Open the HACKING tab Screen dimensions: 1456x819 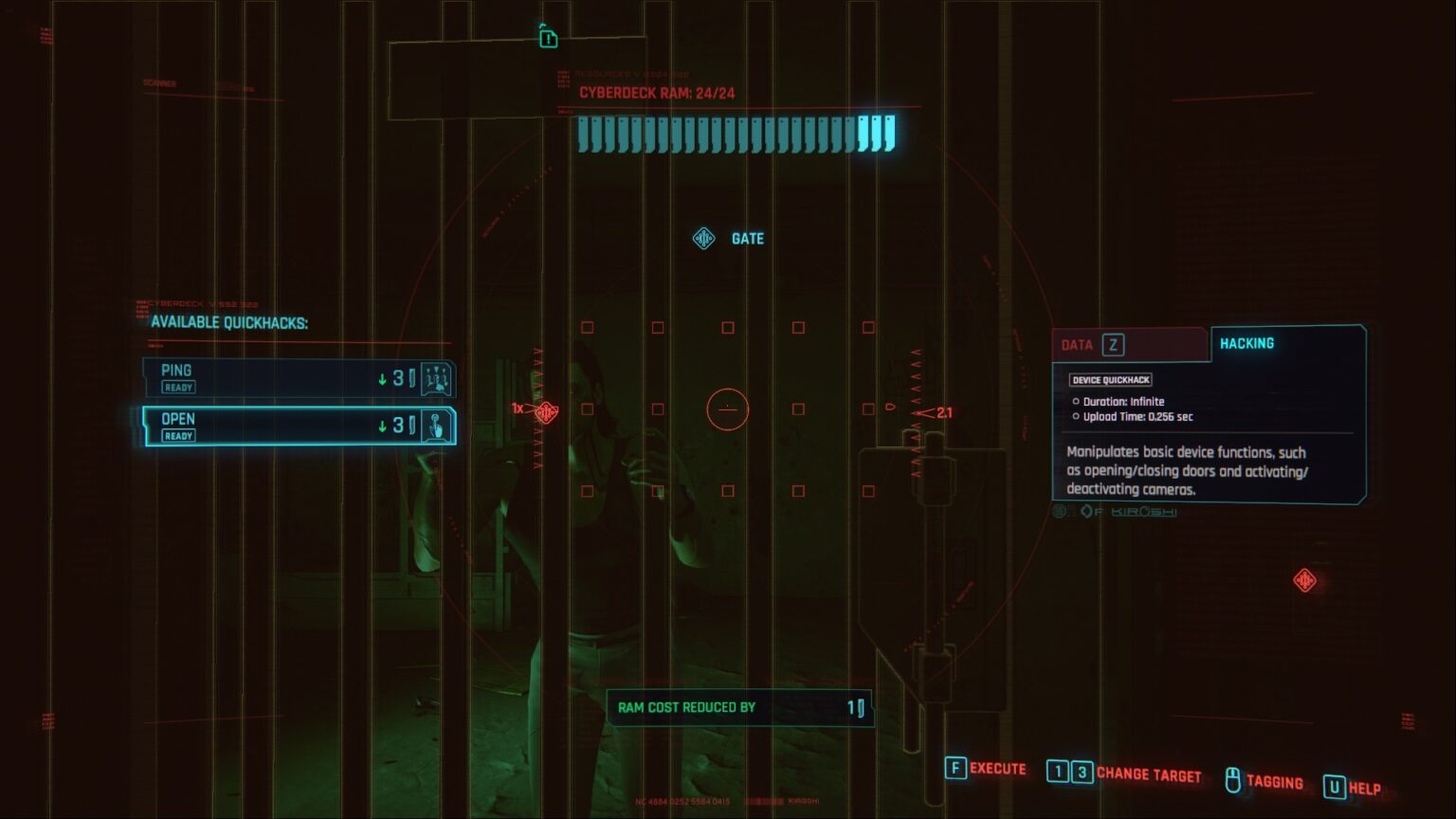(x=1247, y=343)
